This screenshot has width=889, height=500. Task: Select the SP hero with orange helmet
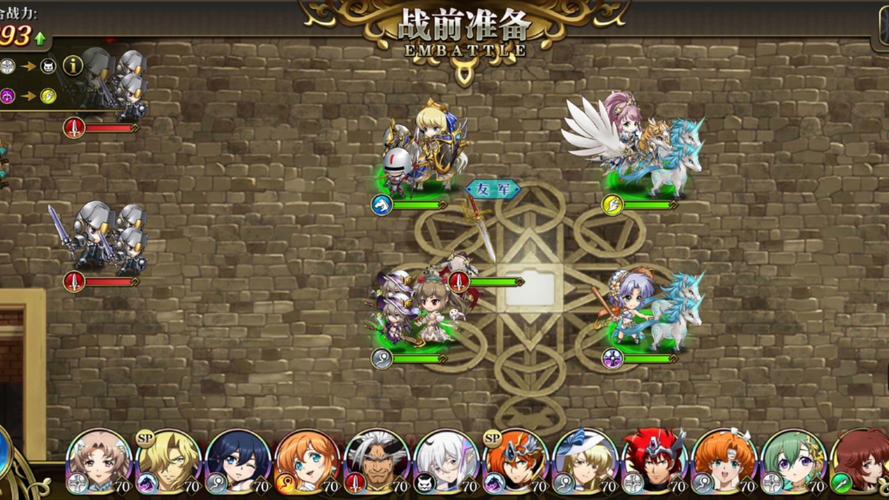pos(516,463)
